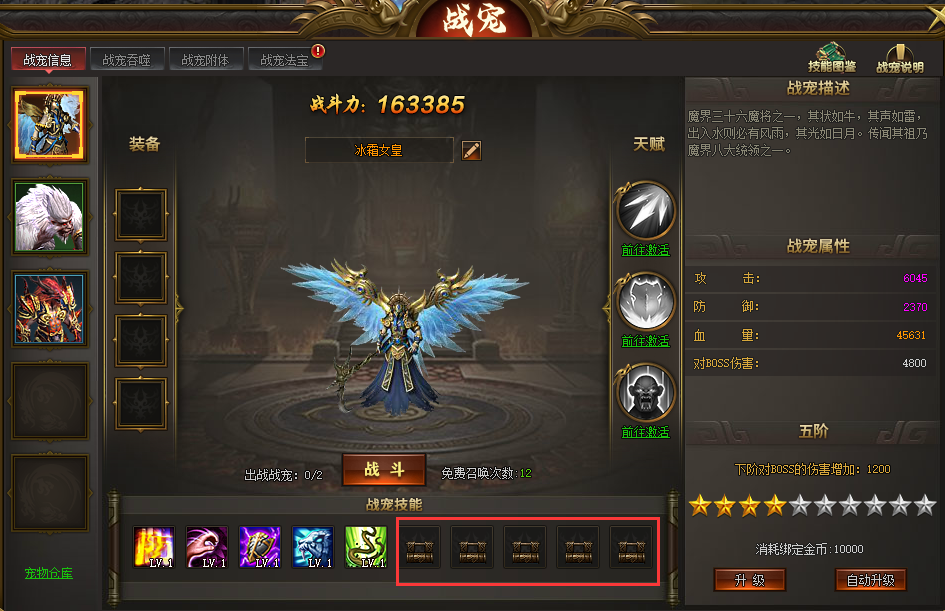Choose the blue wolf head pet skill
The width and height of the screenshot is (945, 611).
tap(313, 547)
